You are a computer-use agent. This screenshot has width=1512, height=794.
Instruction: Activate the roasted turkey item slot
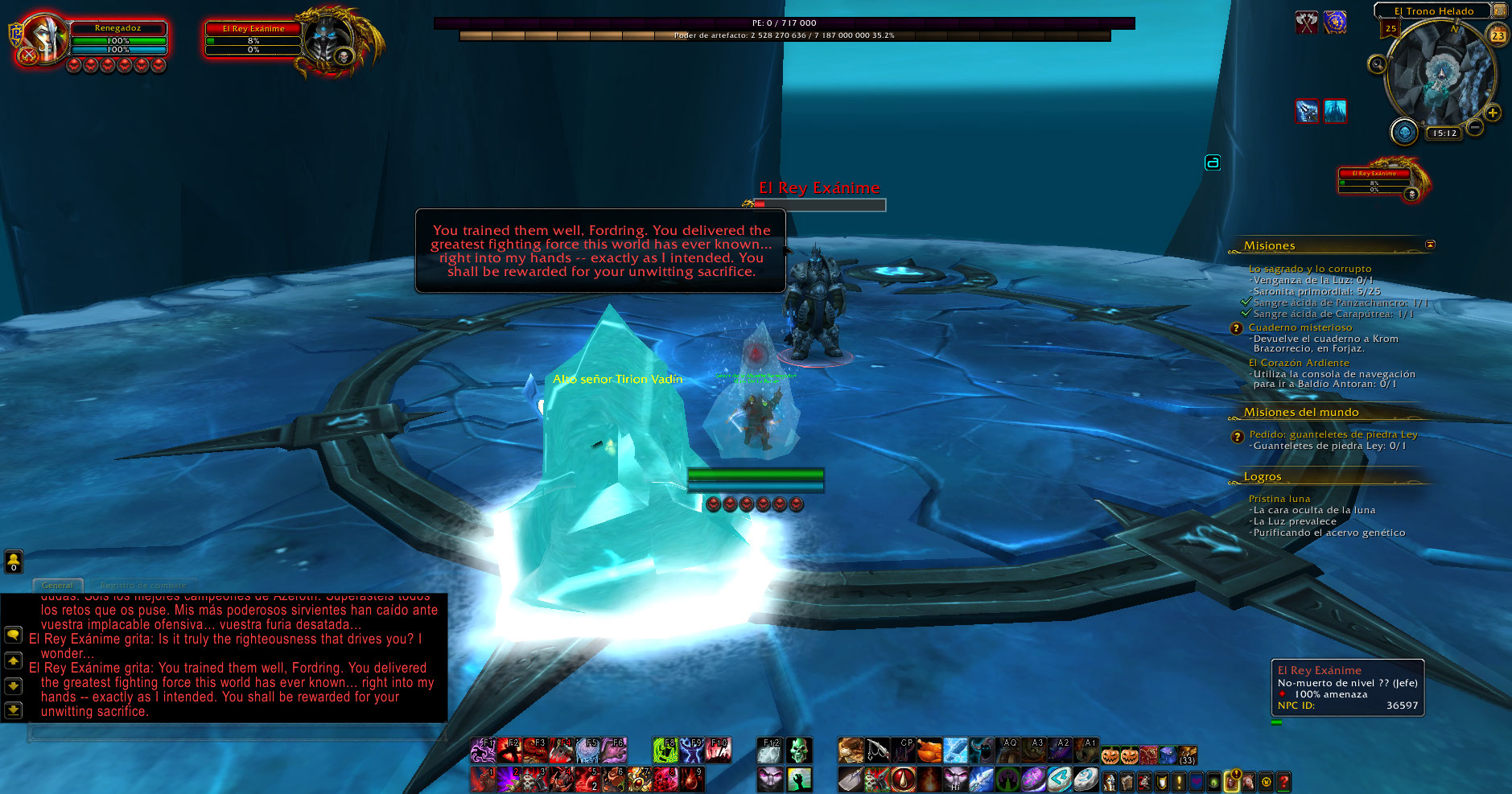929,751
